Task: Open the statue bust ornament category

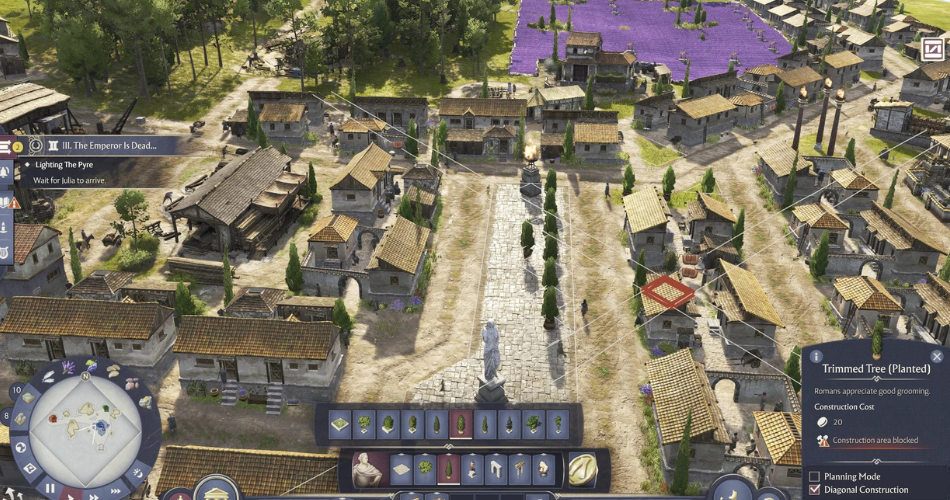Action: click(x=368, y=469)
